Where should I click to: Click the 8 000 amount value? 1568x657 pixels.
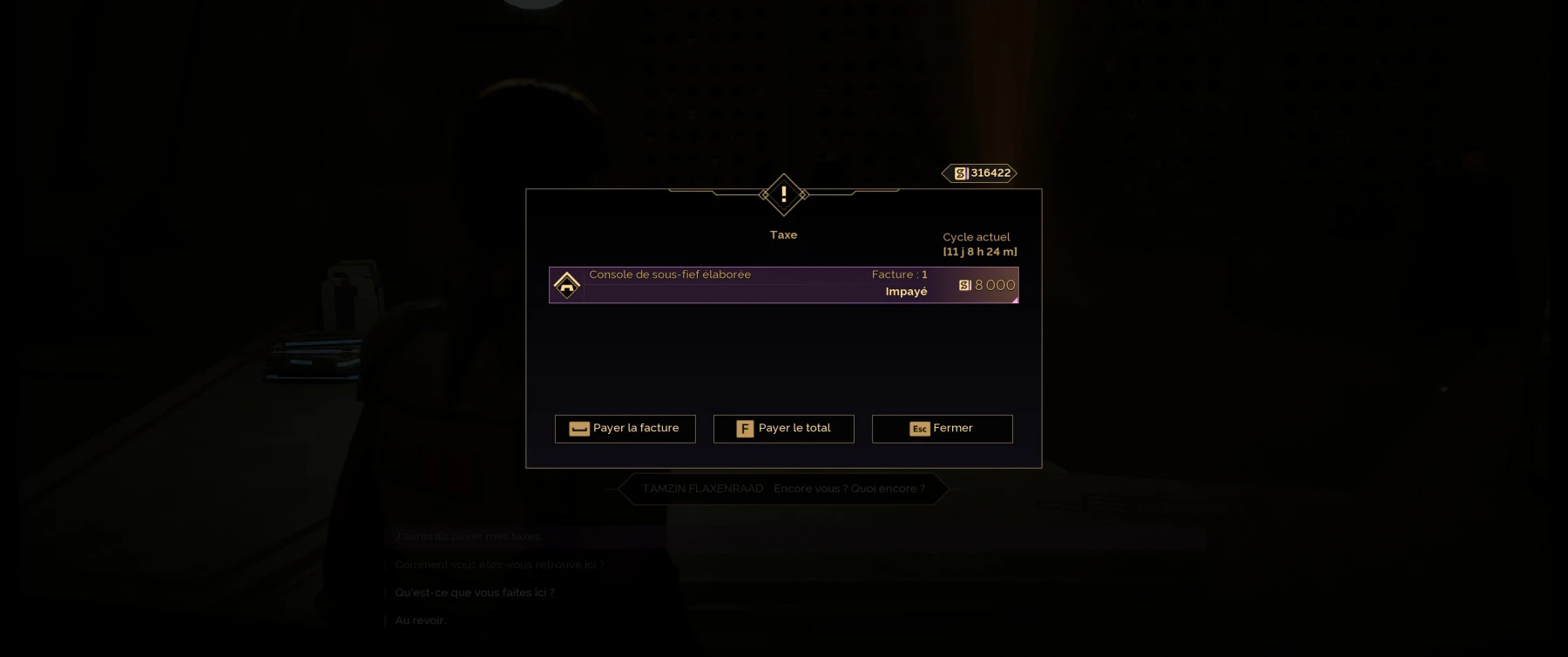(x=993, y=284)
